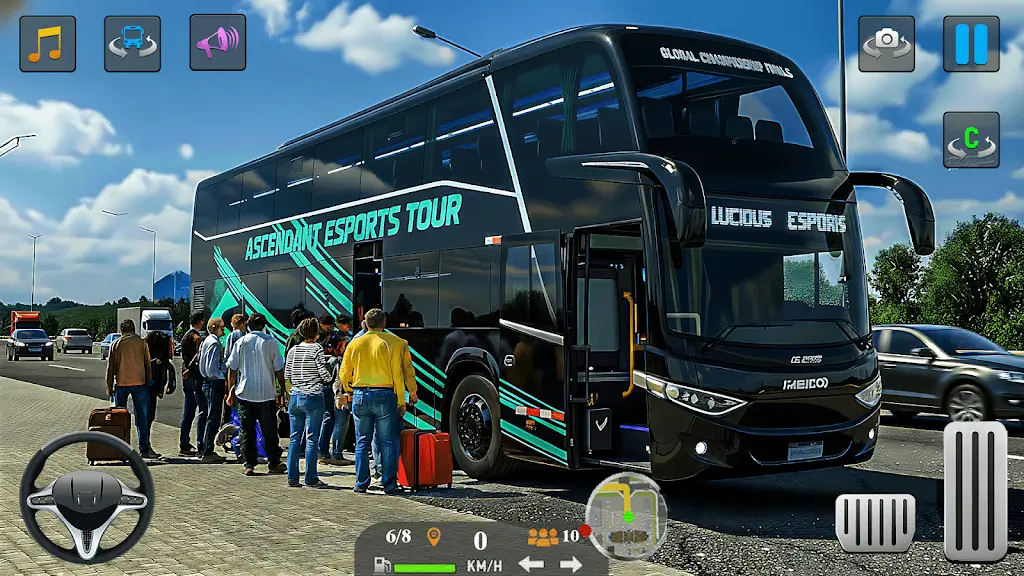Activate the right turn indicator arrow
This screenshot has height=576, width=1024.
pyautogui.click(x=571, y=564)
